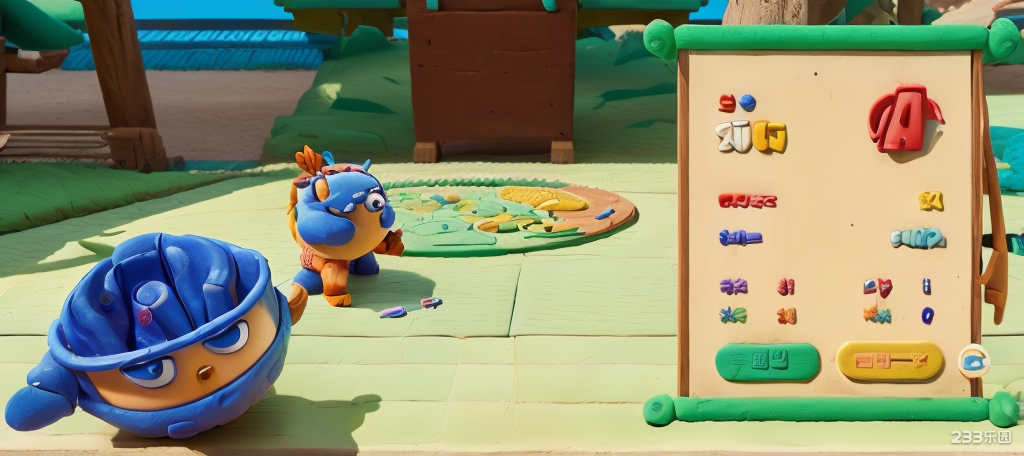Click the green clay button on the board
Image resolution: width=1024 pixels, height=456 pixels.
coord(768,361)
